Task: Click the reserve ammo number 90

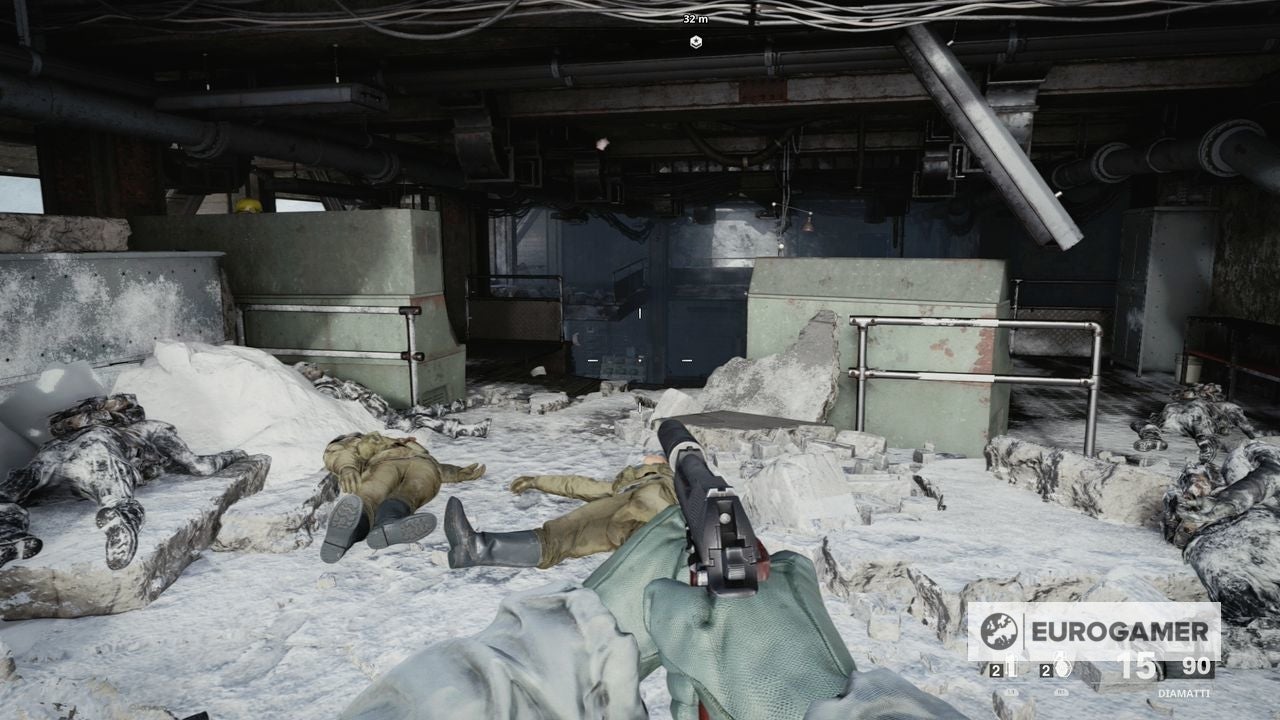Action: [1196, 665]
